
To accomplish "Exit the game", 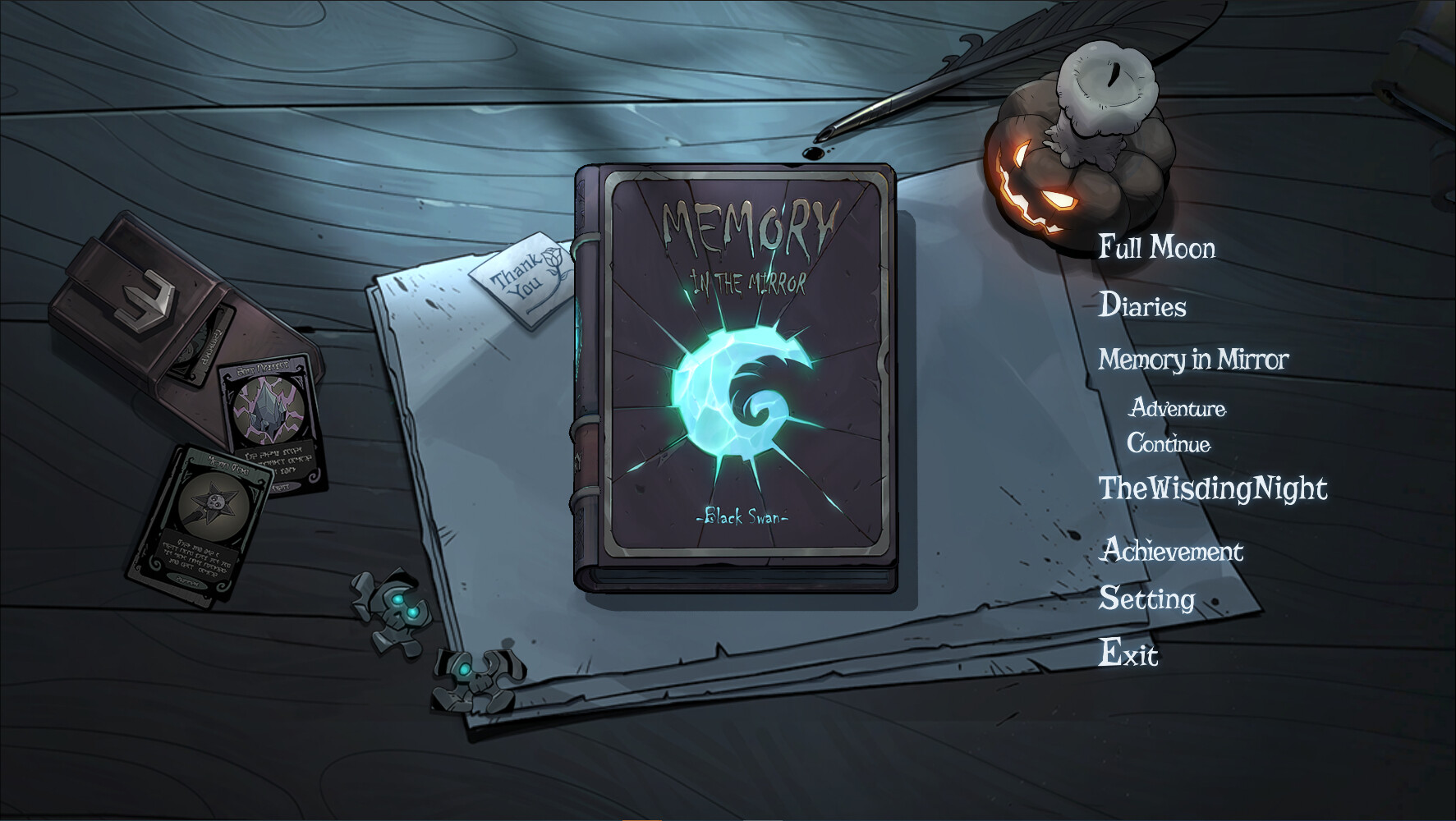I will pos(1130,654).
